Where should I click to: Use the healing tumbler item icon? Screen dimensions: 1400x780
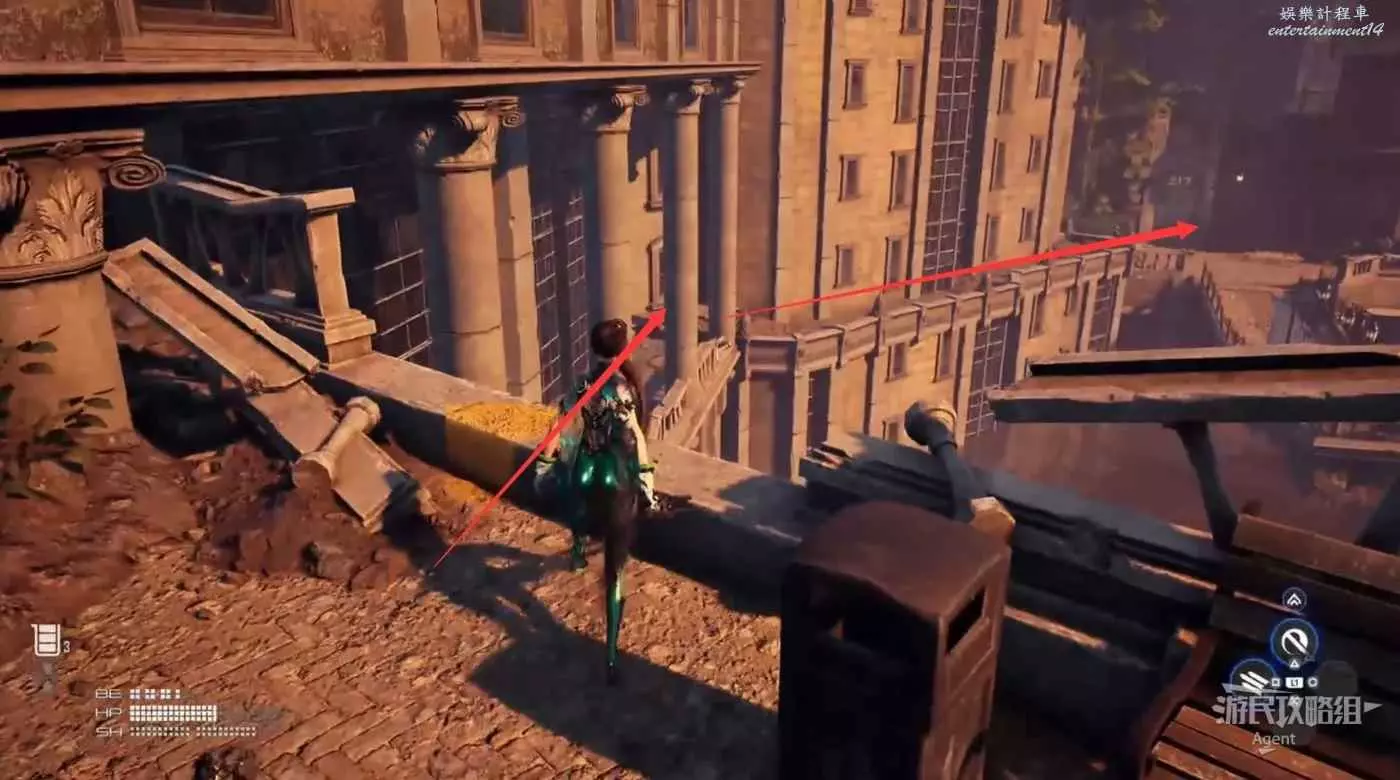(45, 640)
